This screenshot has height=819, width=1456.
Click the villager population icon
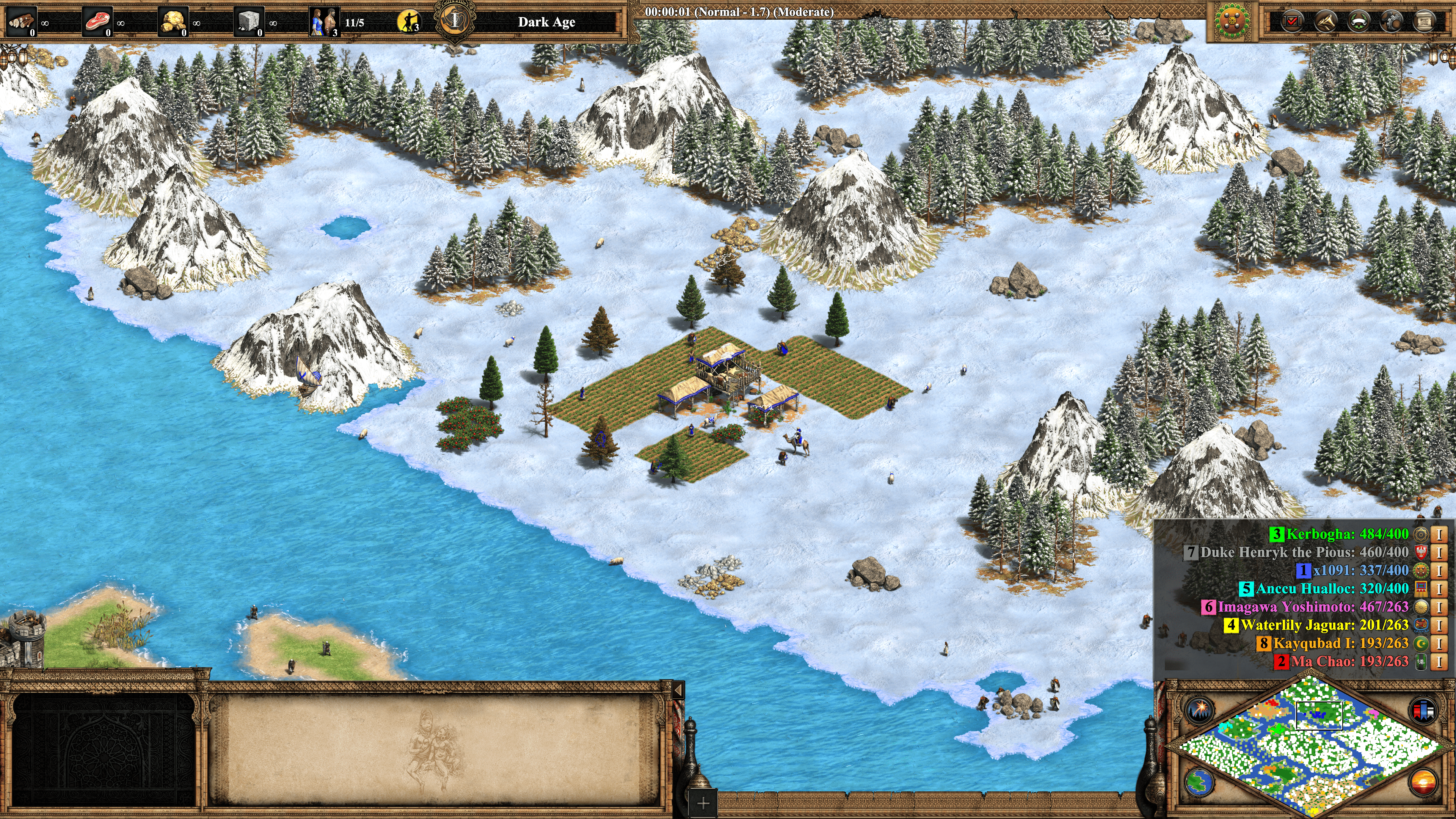325,22
